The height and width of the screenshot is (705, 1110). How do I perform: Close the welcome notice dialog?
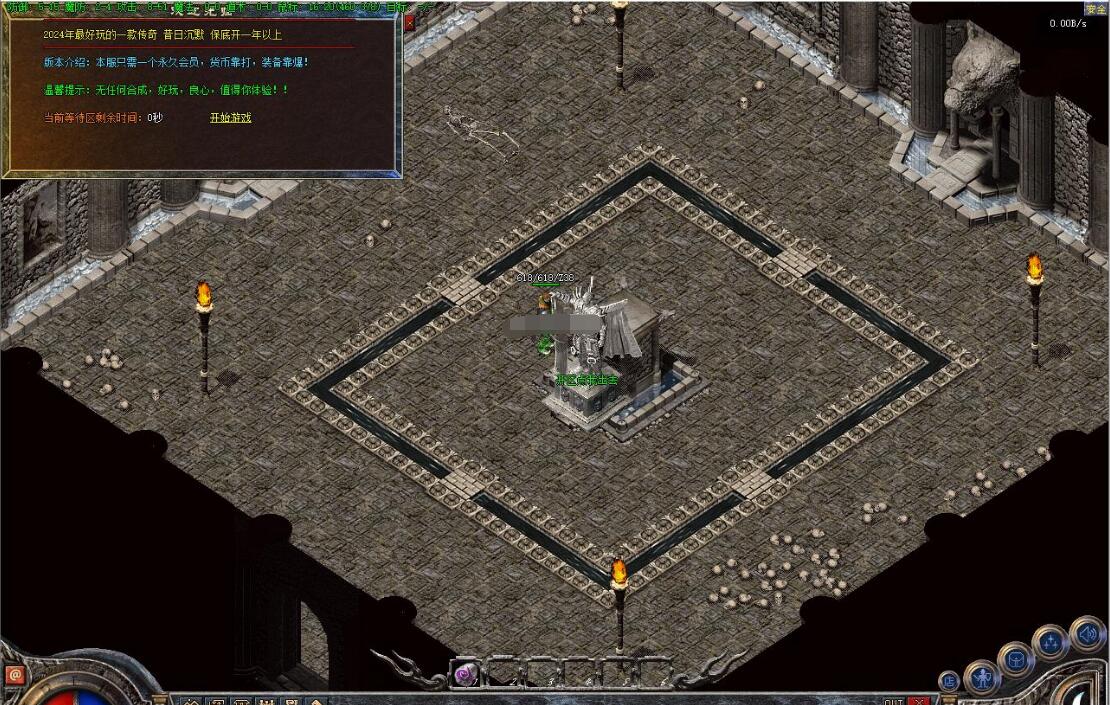click(409, 22)
